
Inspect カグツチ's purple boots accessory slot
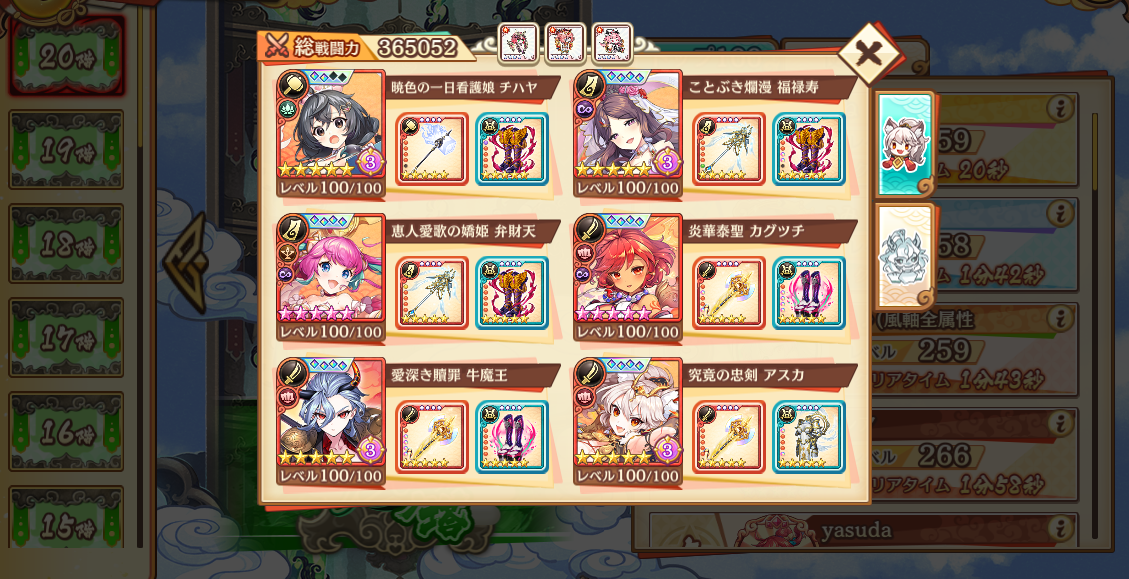(x=808, y=292)
